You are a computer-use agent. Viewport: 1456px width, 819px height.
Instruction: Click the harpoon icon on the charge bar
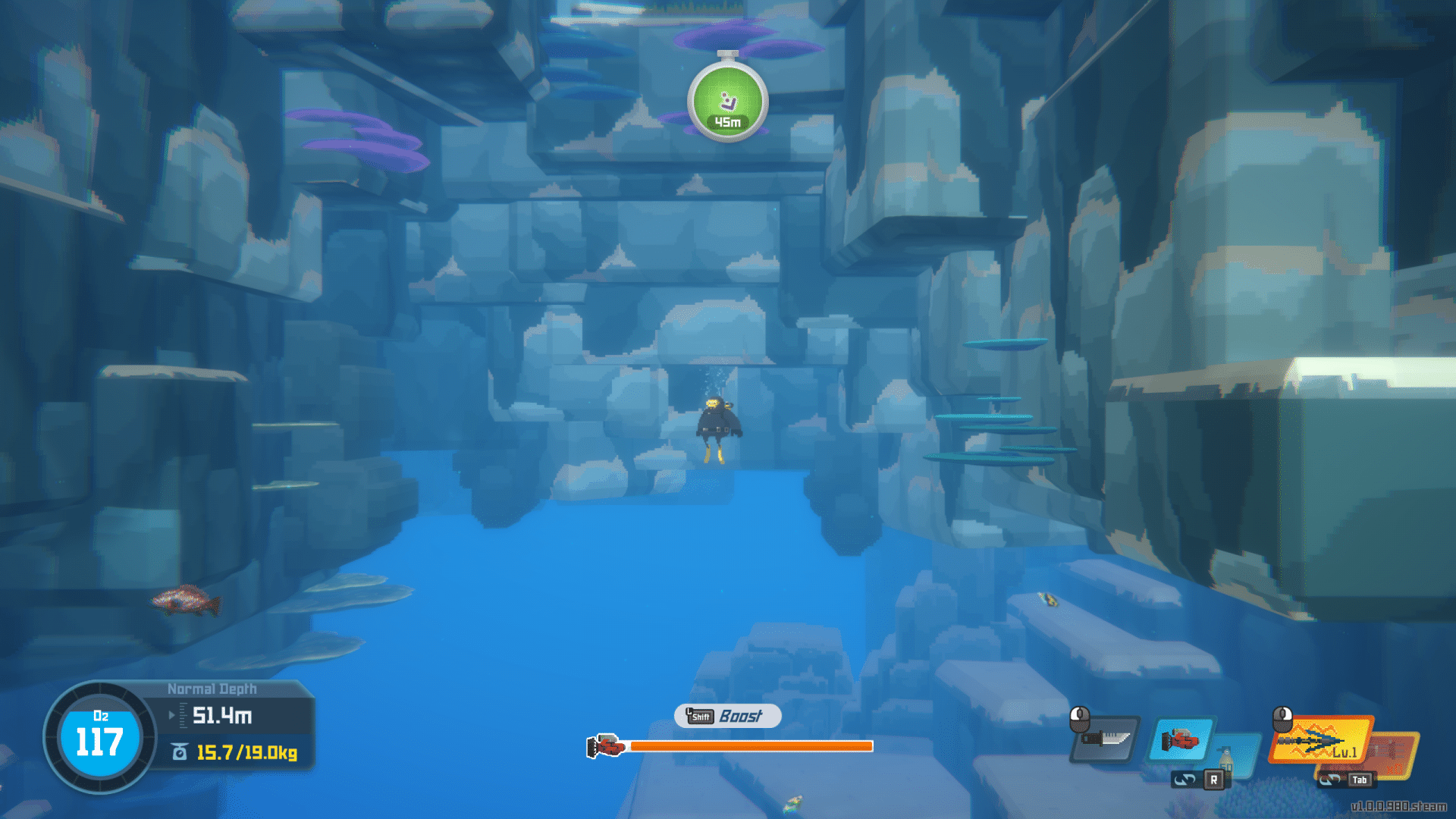click(607, 747)
